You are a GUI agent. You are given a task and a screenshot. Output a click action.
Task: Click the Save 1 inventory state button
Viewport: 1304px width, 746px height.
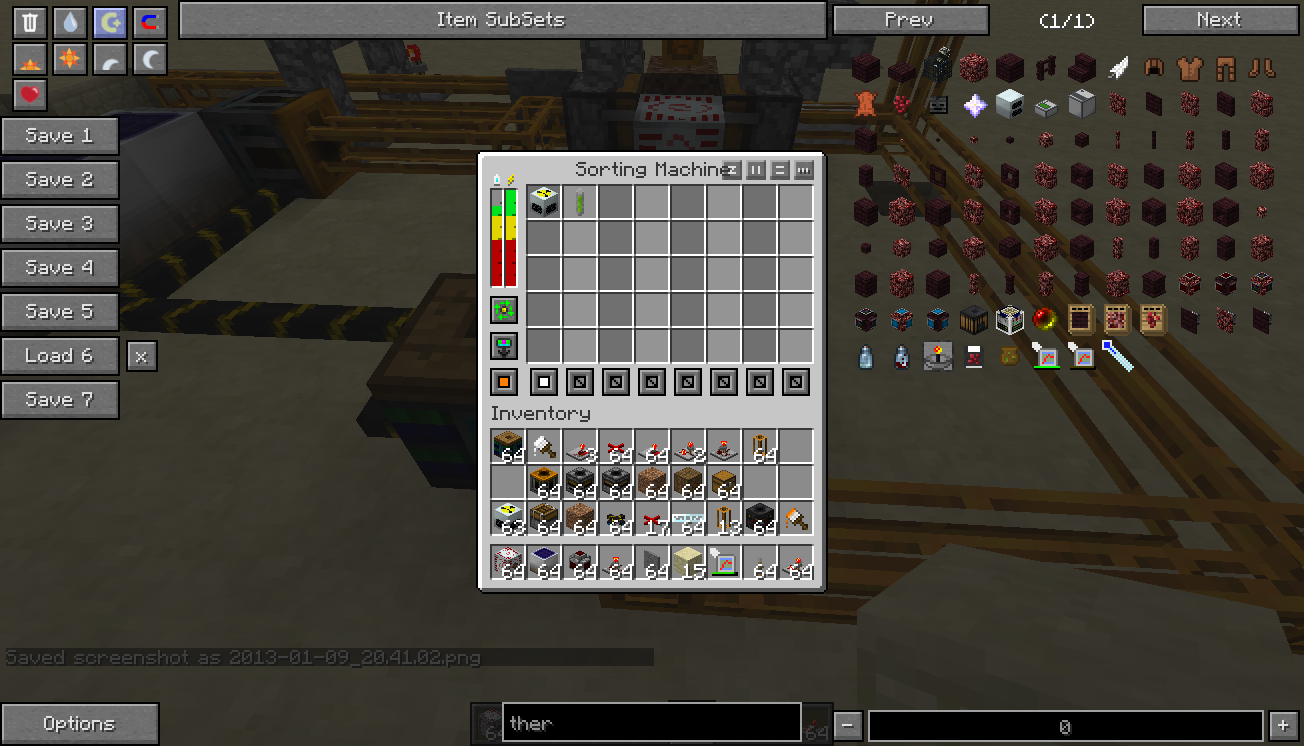pos(59,136)
